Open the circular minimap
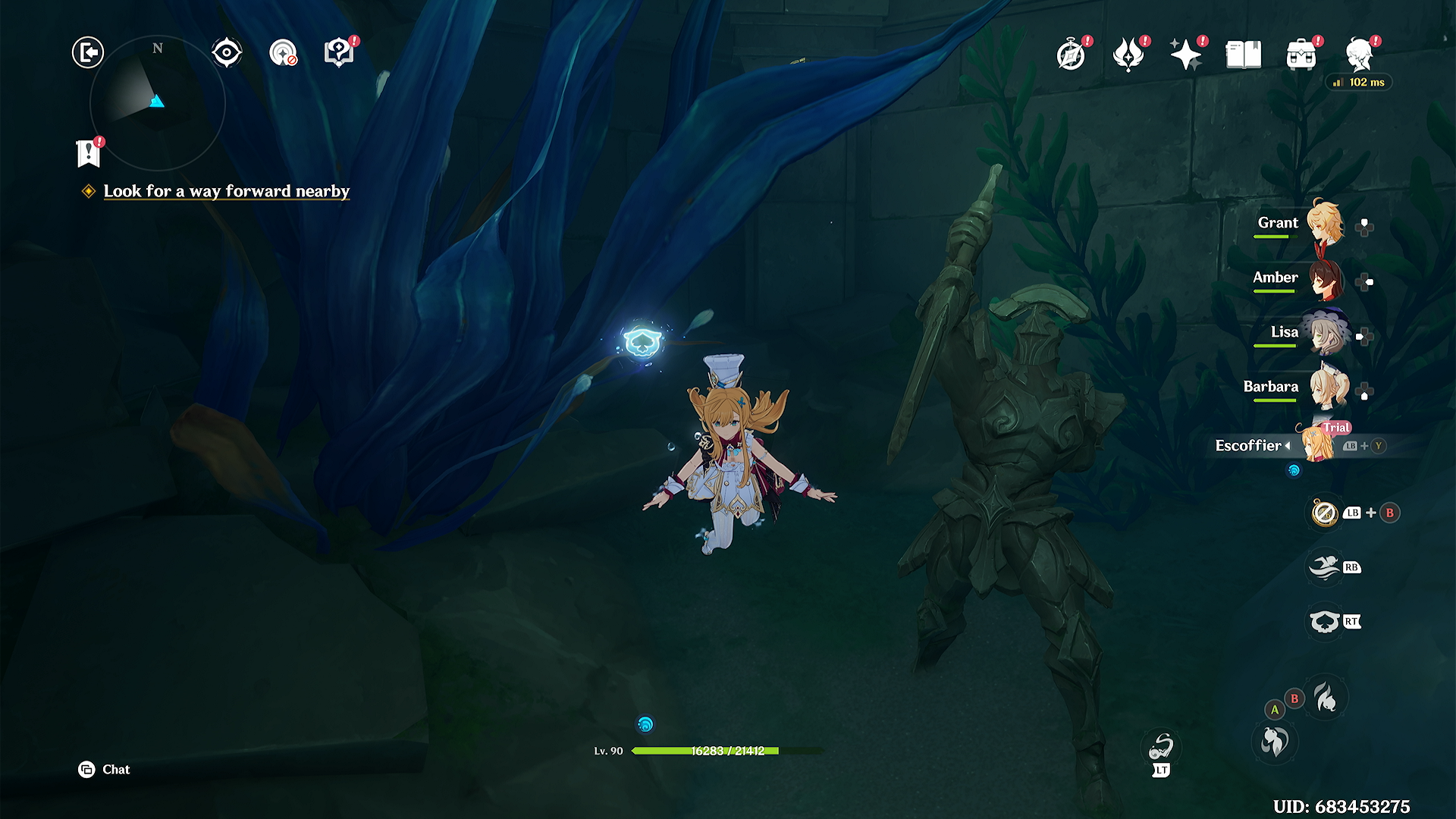Viewport: 1456px width, 819px height. point(157,102)
